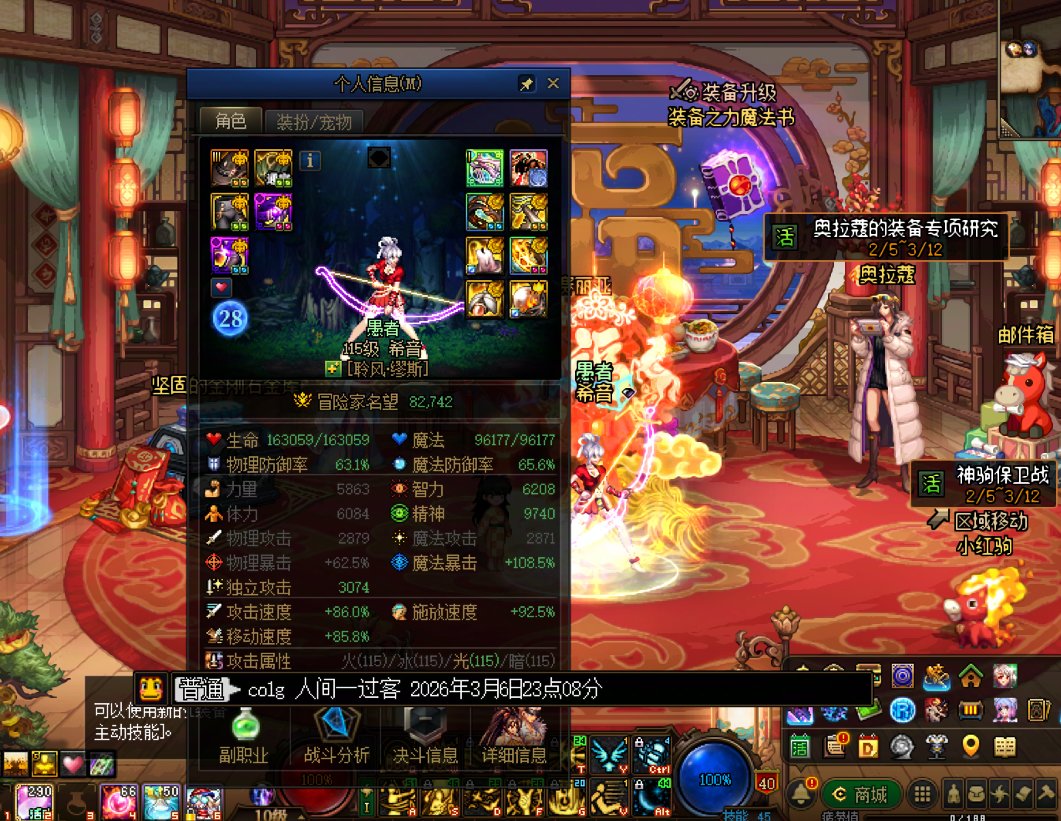Open the 详细信息 detailed stats

pyautogui.click(x=513, y=738)
